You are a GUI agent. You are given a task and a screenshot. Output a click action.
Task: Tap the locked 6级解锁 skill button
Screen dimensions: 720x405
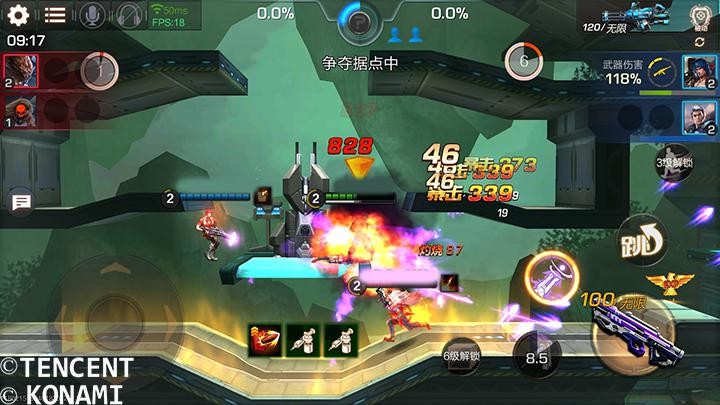tap(461, 355)
